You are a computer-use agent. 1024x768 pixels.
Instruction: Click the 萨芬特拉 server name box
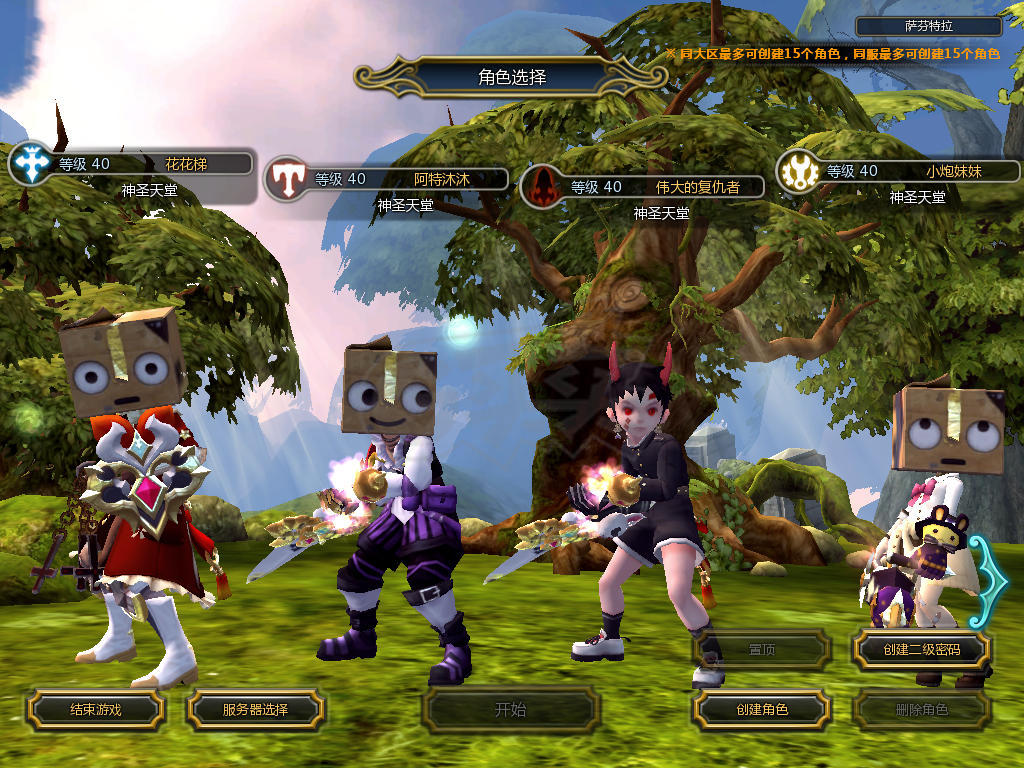pyautogui.click(x=929, y=27)
